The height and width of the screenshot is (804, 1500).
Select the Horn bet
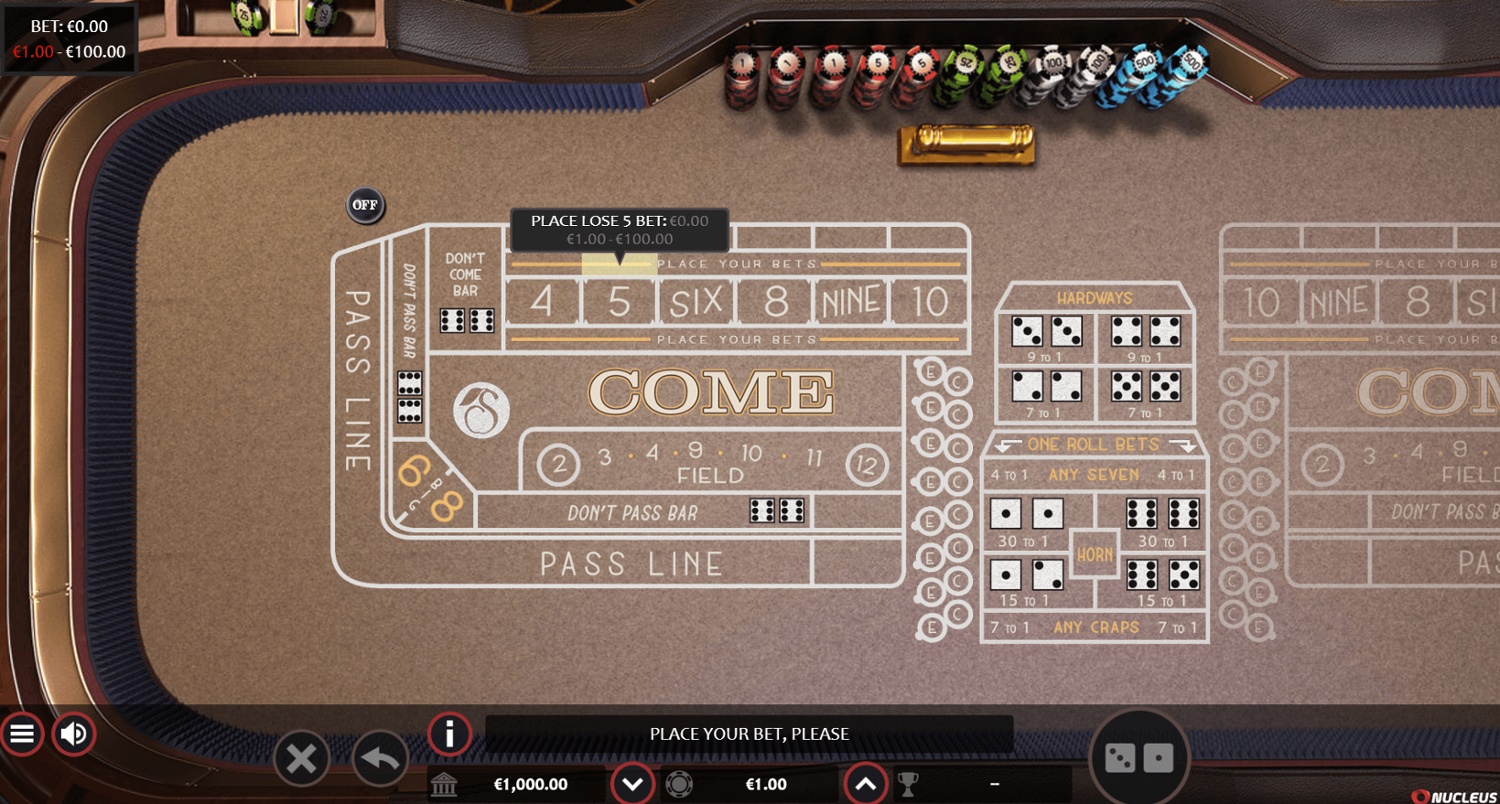pos(1095,553)
